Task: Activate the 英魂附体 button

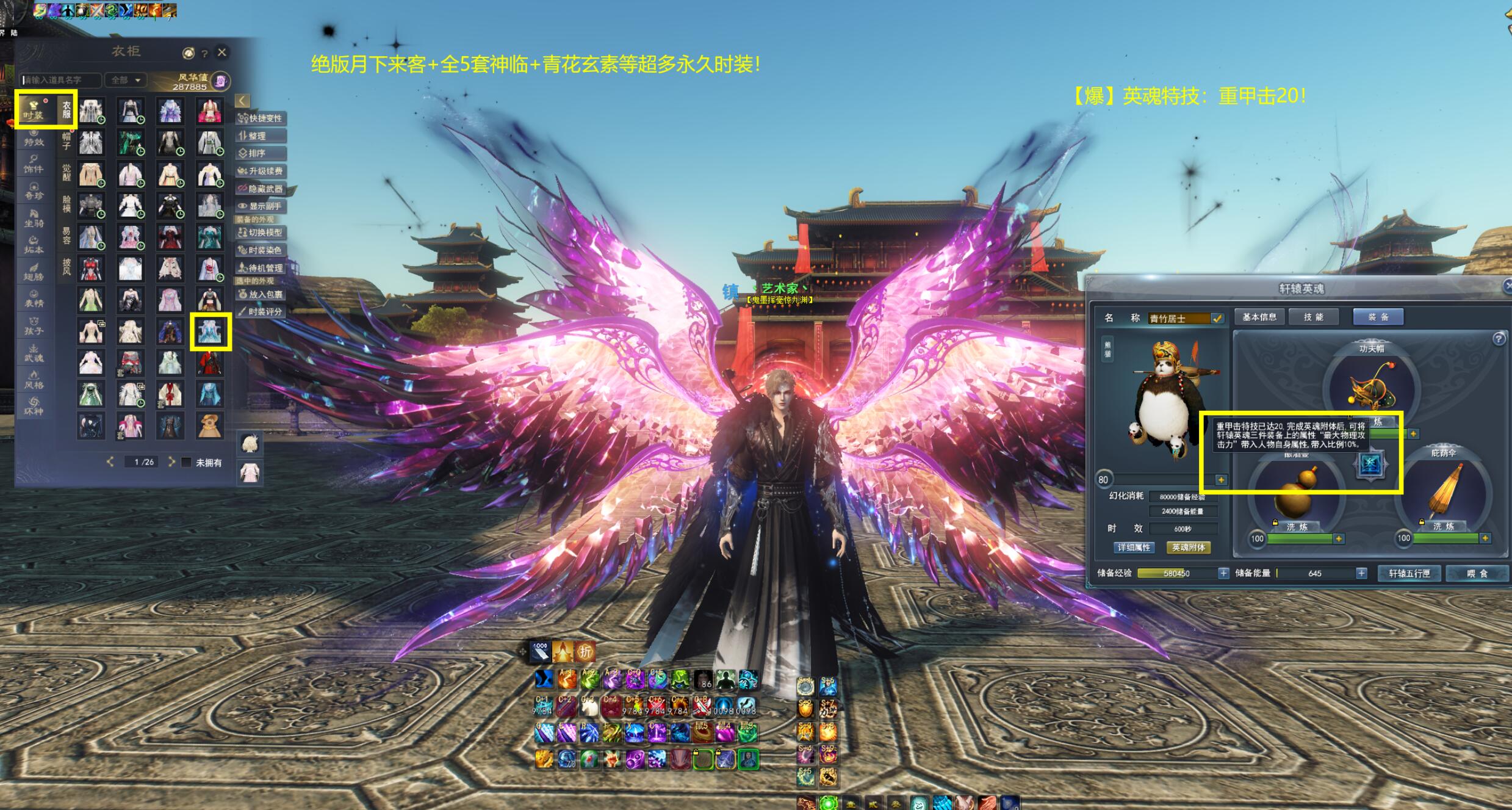Action: [x=1189, y=548]
